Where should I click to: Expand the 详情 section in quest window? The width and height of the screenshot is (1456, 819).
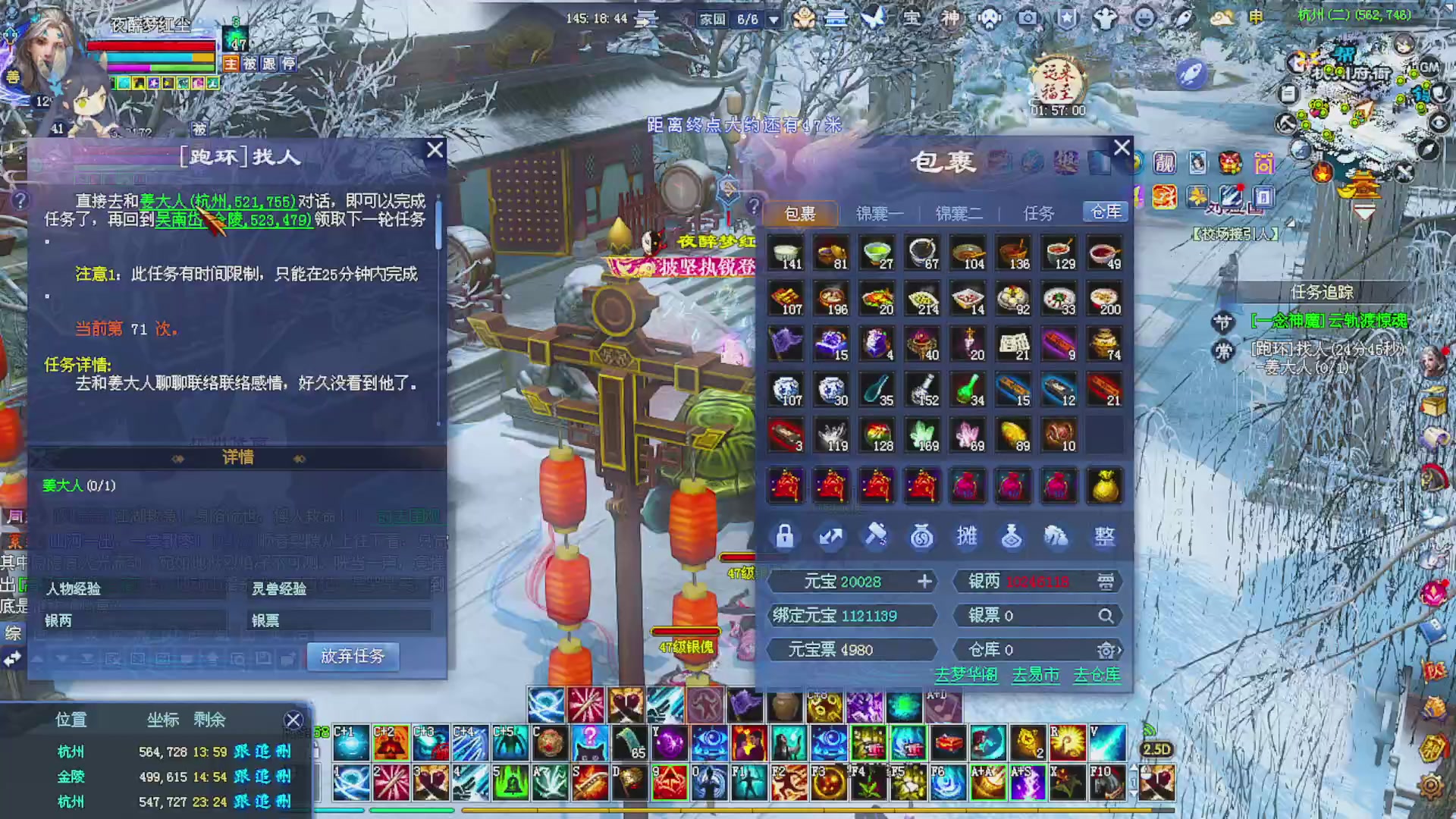pos(238,458)
